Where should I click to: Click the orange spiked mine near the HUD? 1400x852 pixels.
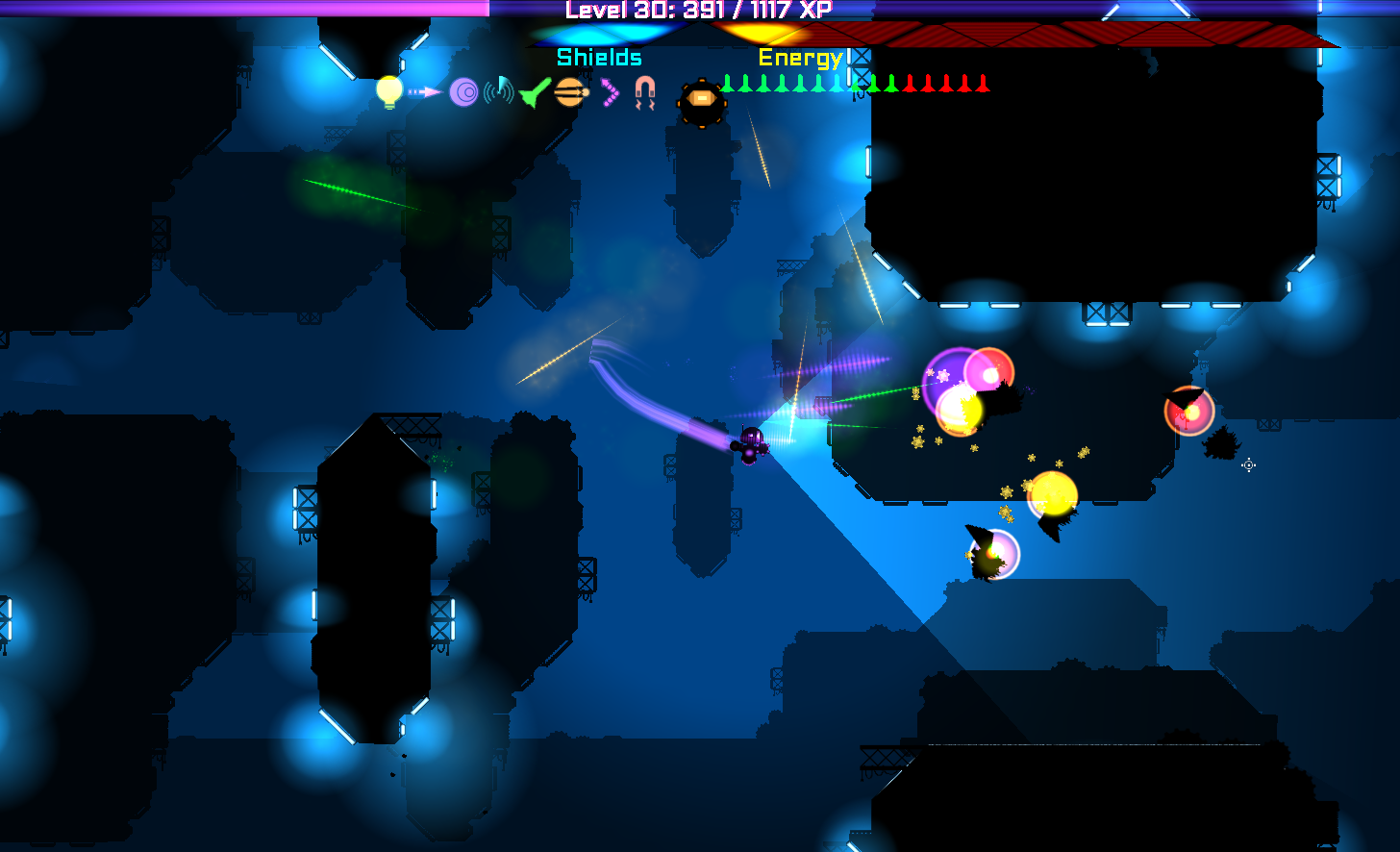701,97
